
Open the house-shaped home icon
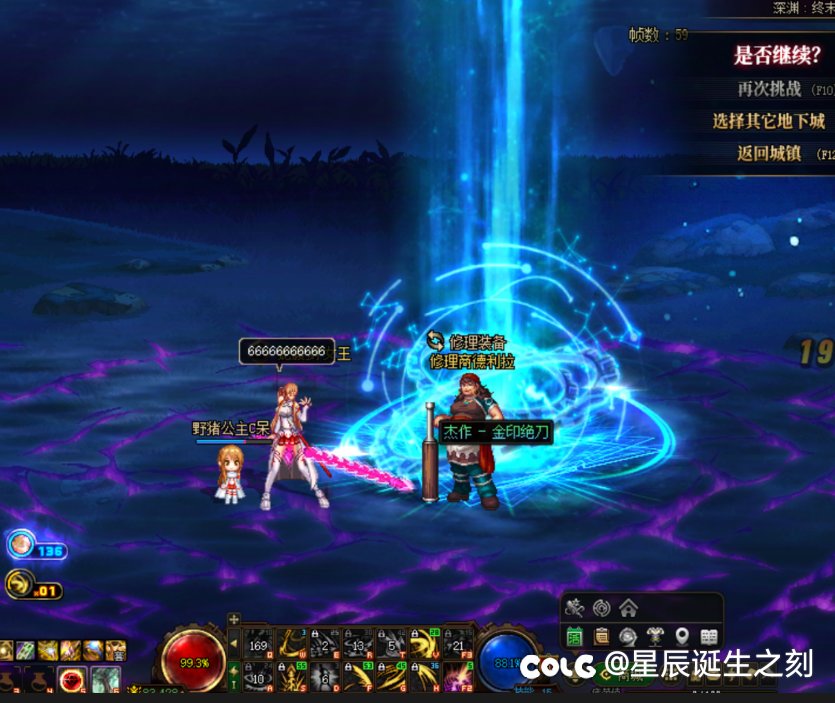pyautogui.click(x=628, y=607)
